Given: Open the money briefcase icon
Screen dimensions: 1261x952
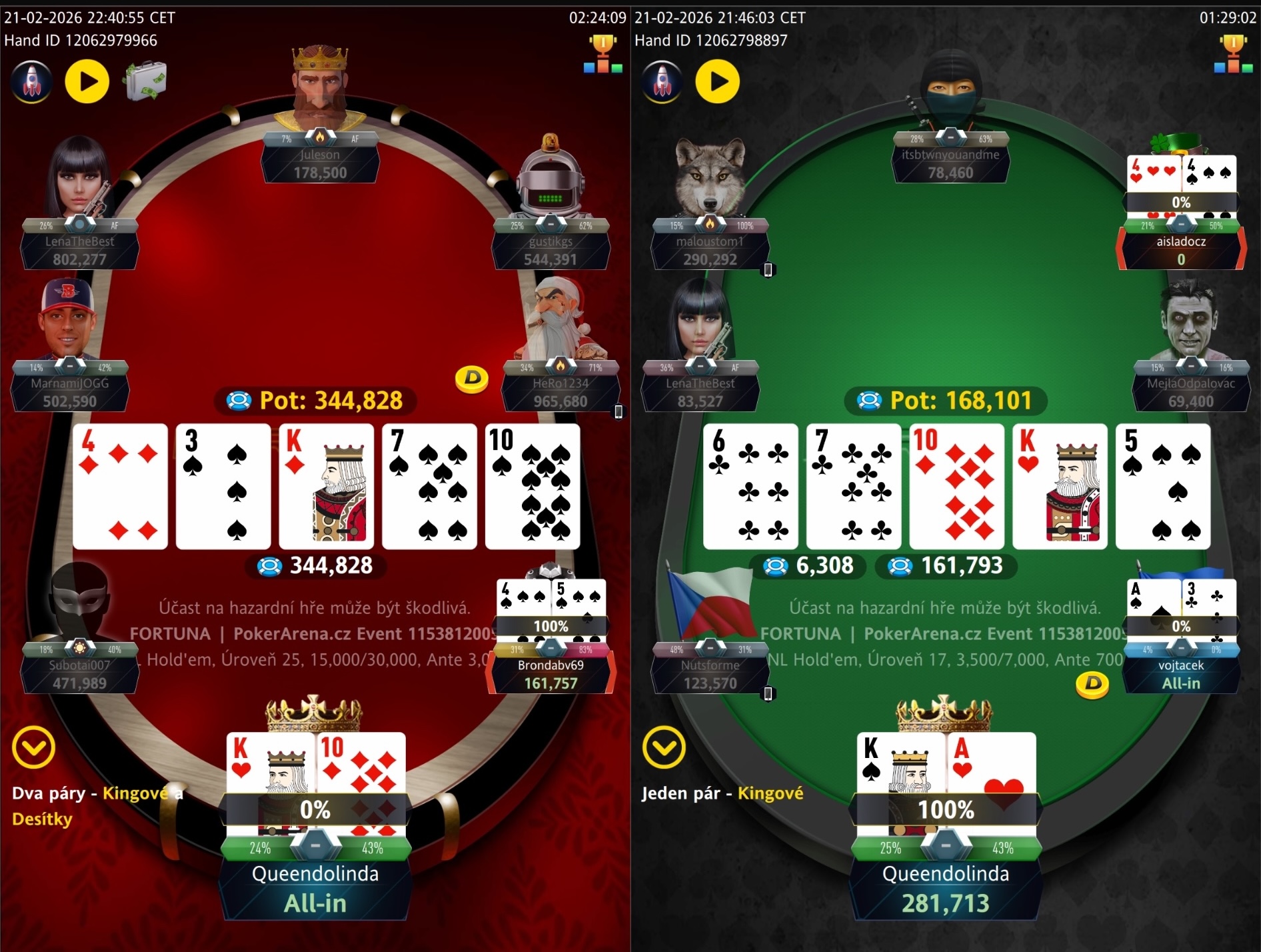Looking at the screenshot, I should point(145,81).
